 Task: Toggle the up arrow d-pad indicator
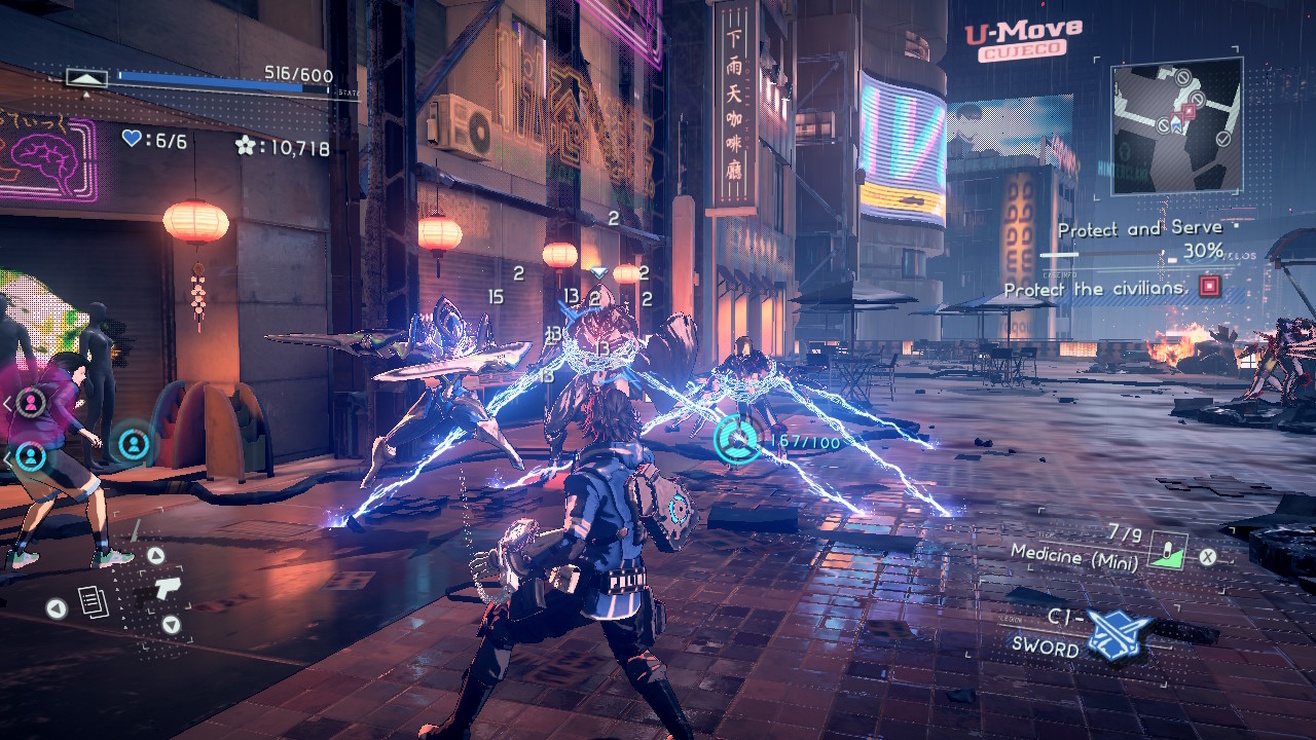coord(156,553)
